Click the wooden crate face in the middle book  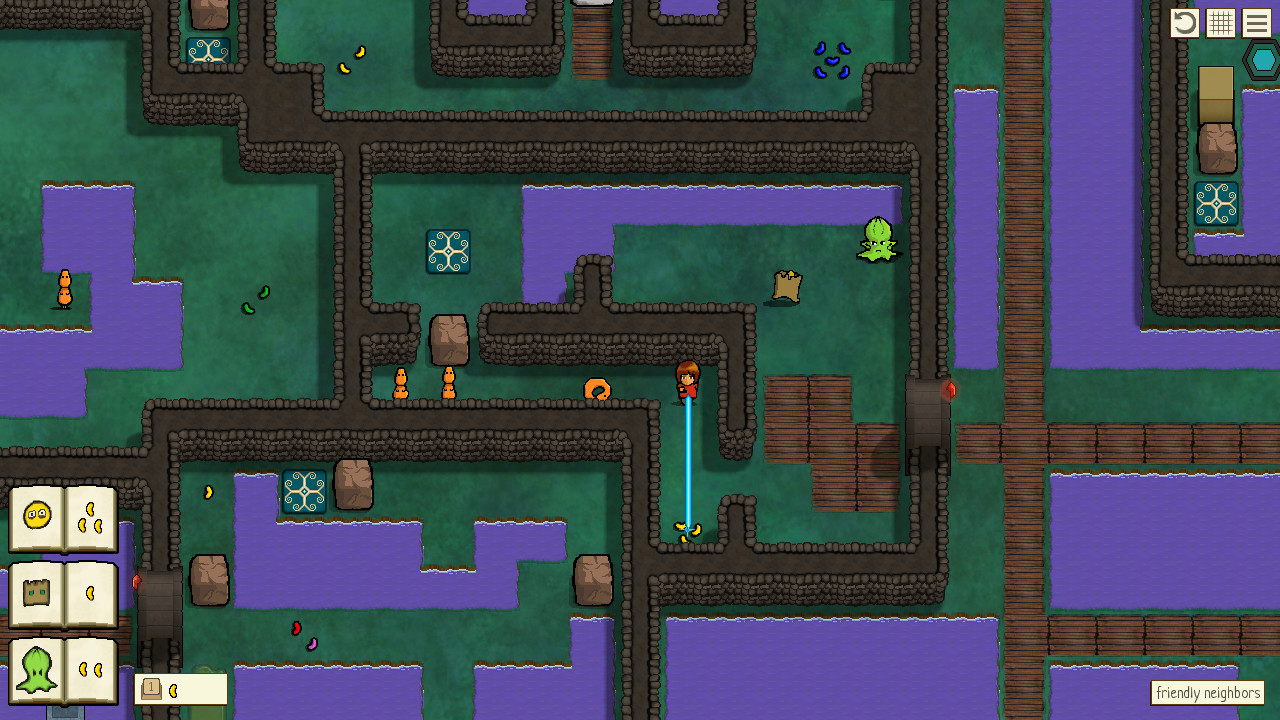point(37,592)
